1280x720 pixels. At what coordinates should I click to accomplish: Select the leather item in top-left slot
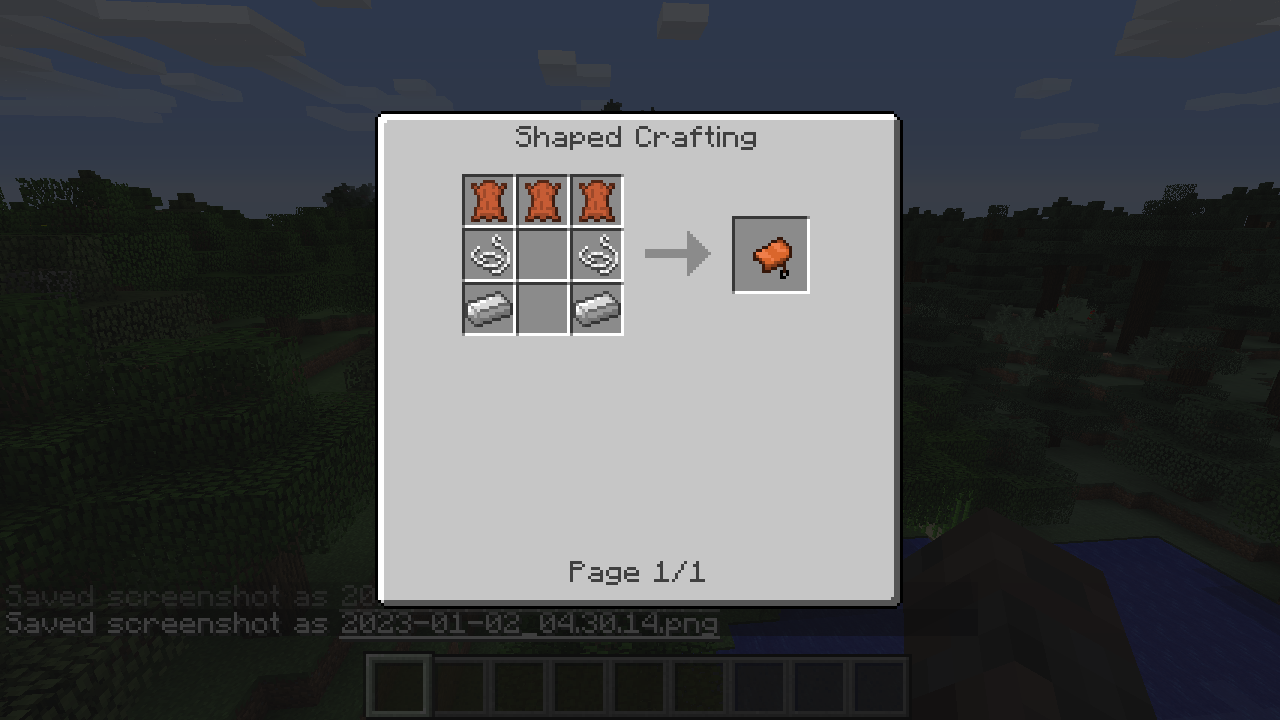pyautogui.click(x=488, y=200)
